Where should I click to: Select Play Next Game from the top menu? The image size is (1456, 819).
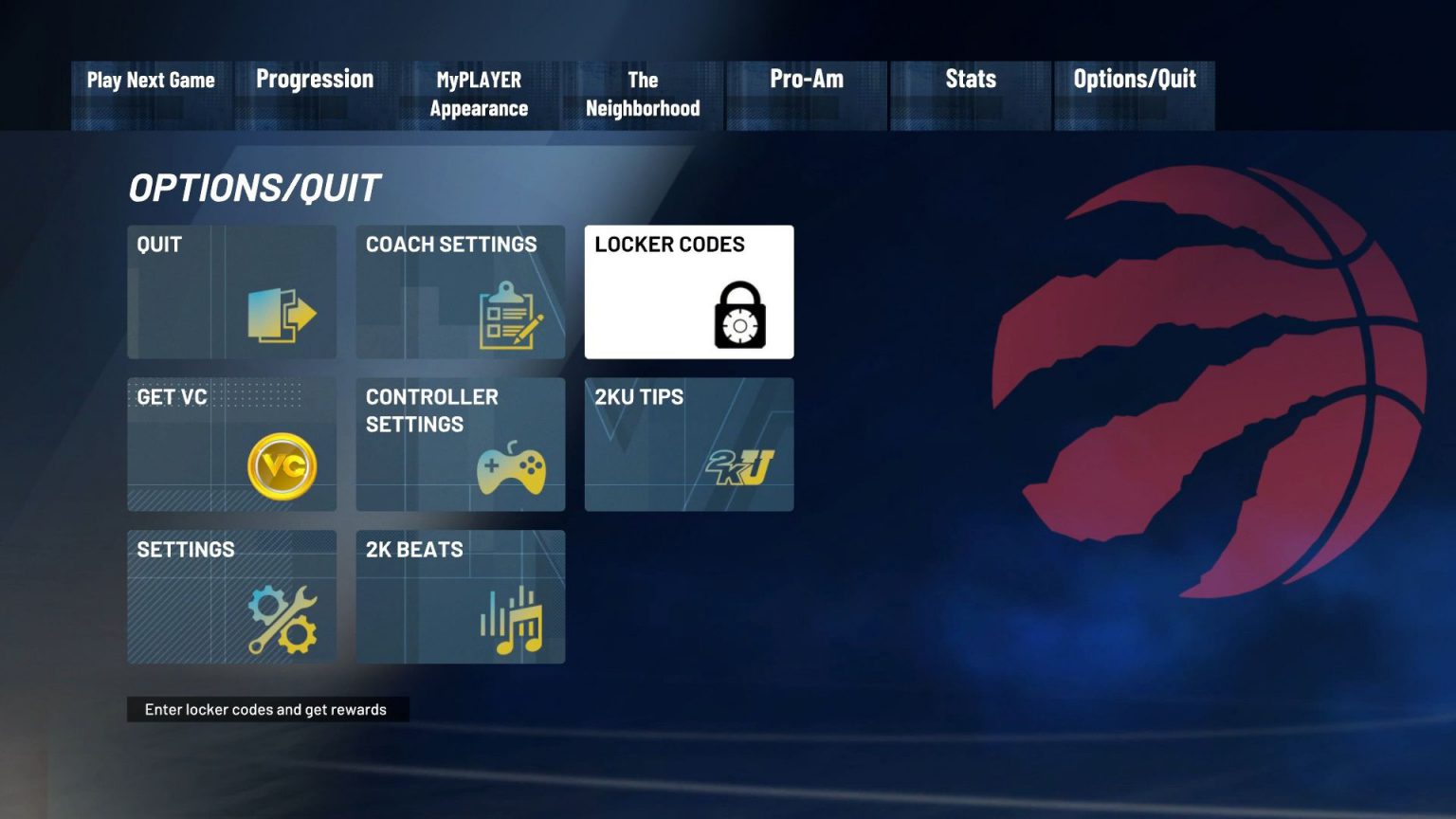point(150,80)
